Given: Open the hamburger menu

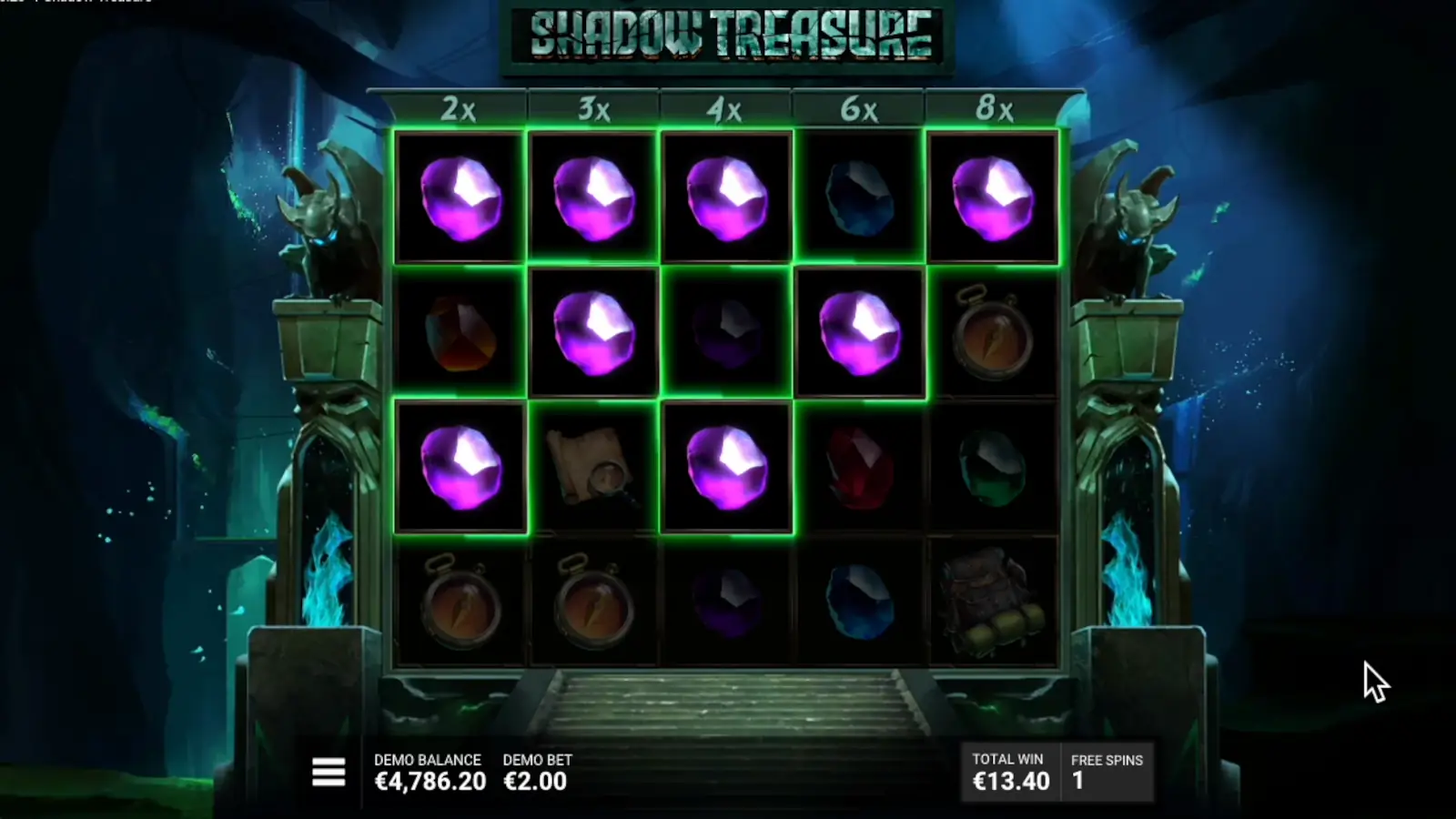Looking at the screenshot, I should [x=328, y=771].
